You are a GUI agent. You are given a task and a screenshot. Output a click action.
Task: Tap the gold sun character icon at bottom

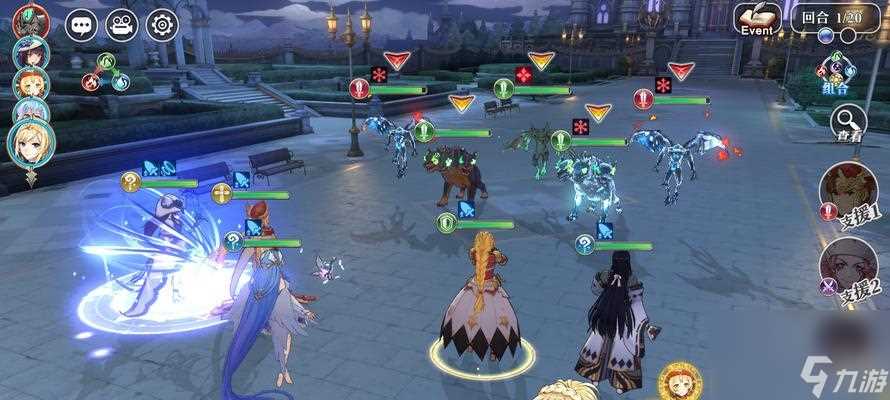click(x=680, y=381)
